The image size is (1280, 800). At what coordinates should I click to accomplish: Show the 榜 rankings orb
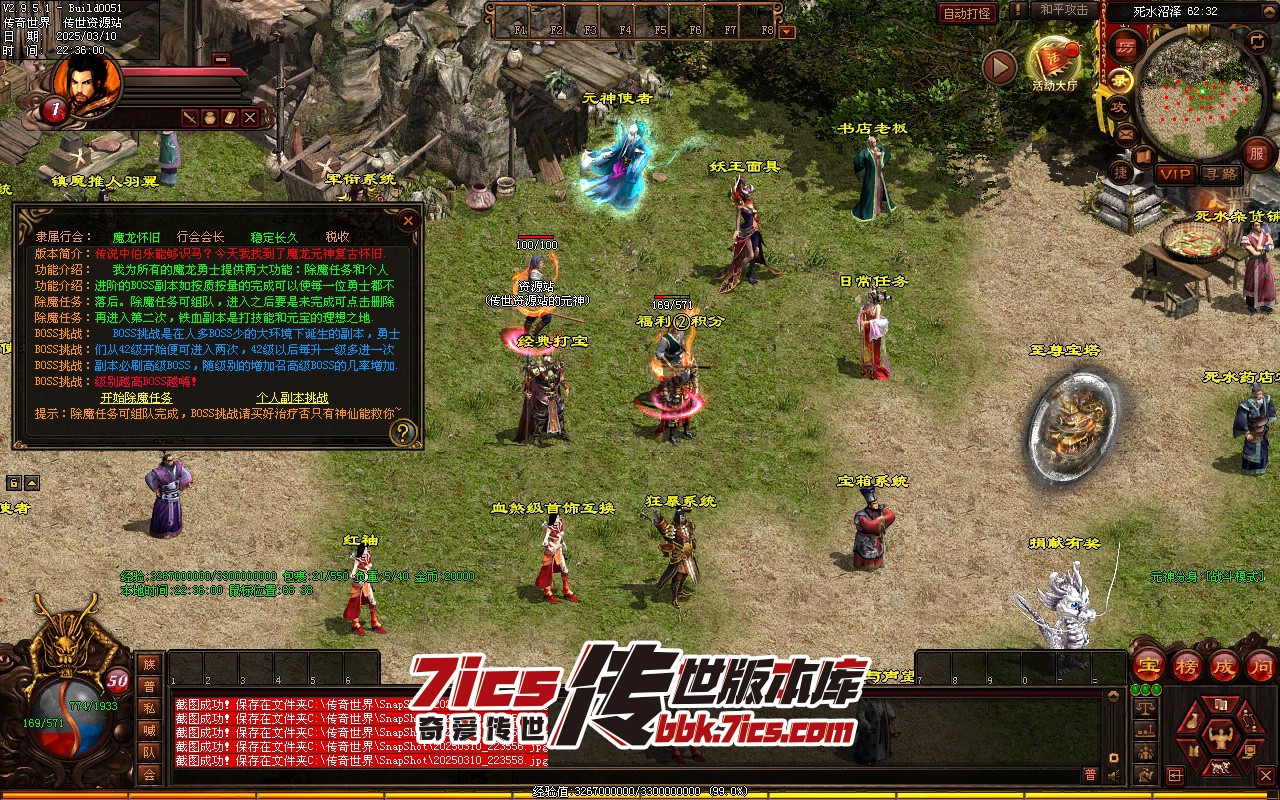click(1186, 665)
